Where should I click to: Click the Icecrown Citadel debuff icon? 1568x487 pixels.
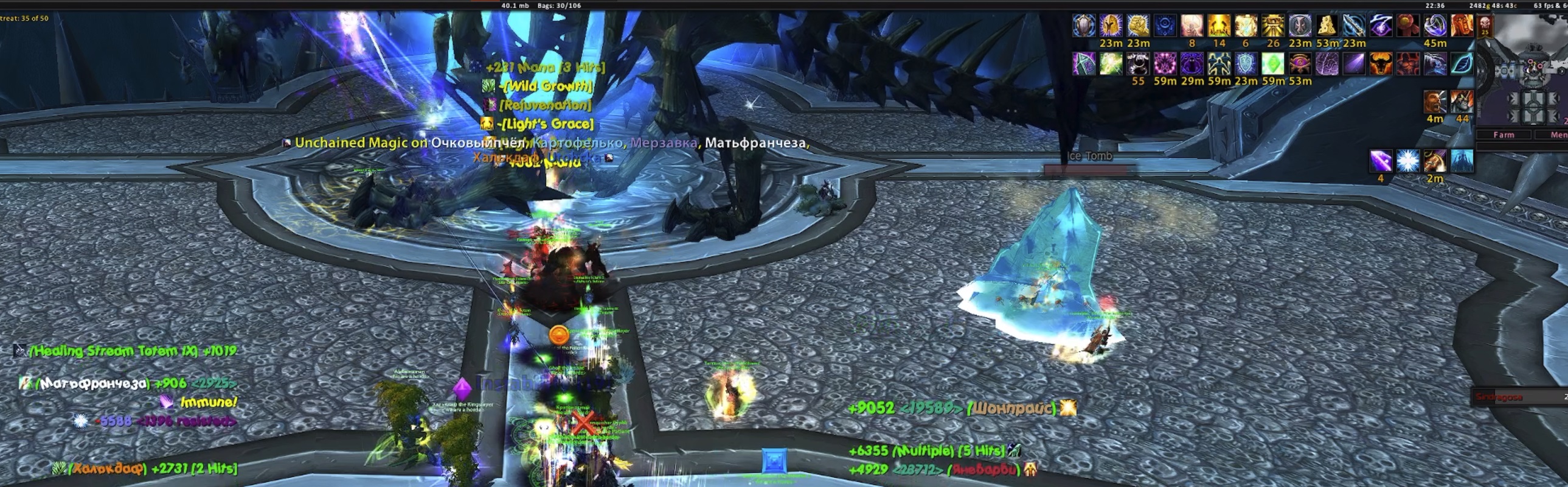tap(1462, 162)
